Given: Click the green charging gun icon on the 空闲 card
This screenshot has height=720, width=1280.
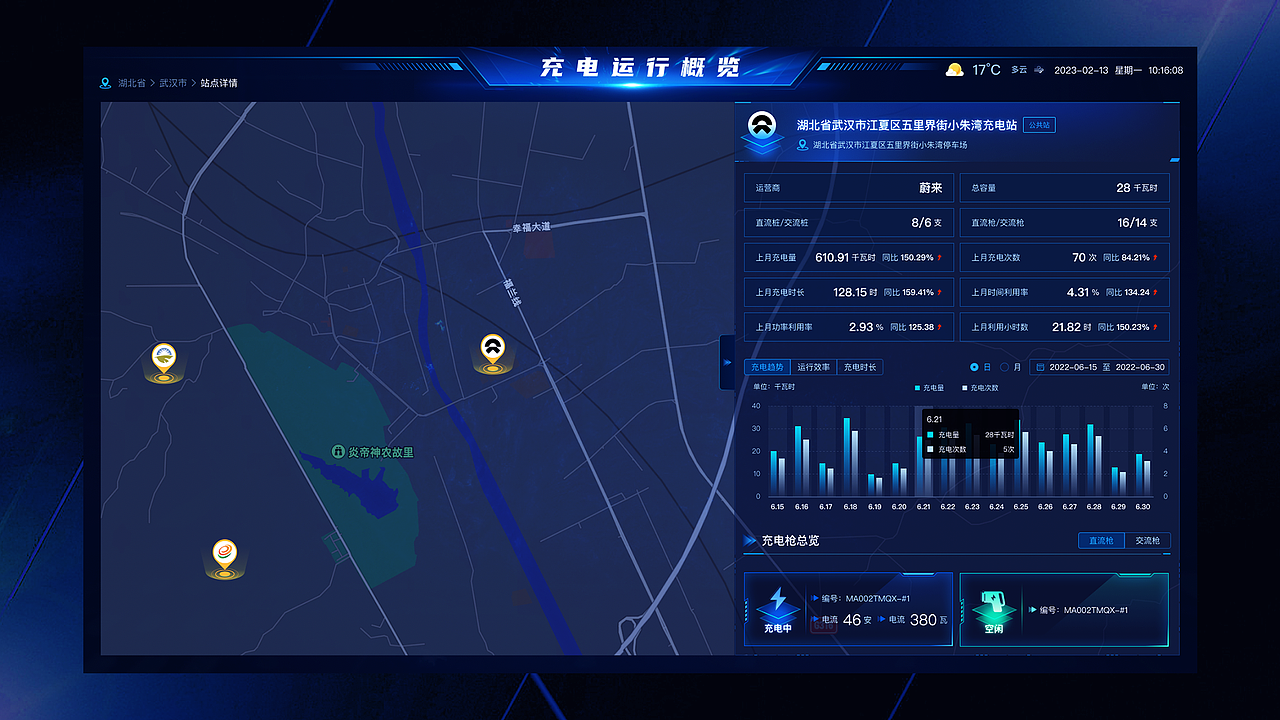Looking at the screenshot, I should [991, 600].
